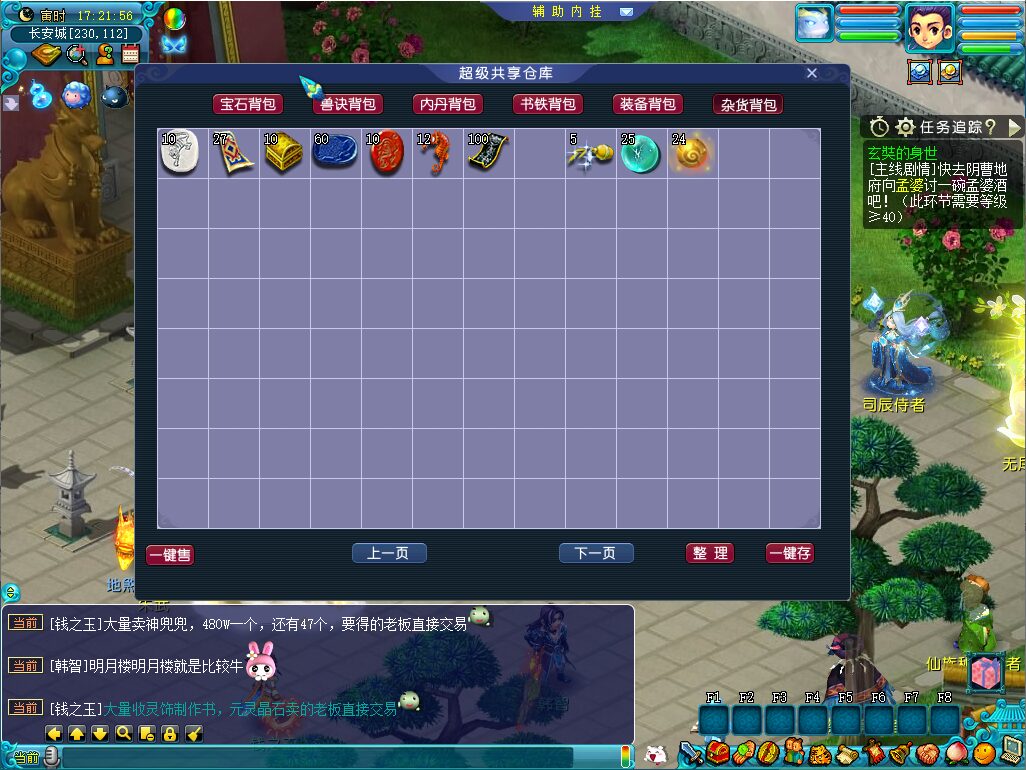This screenshot has height=770, width=1026.
Task: Click the 一键售 sell-all button
Action: coord(170,555)
